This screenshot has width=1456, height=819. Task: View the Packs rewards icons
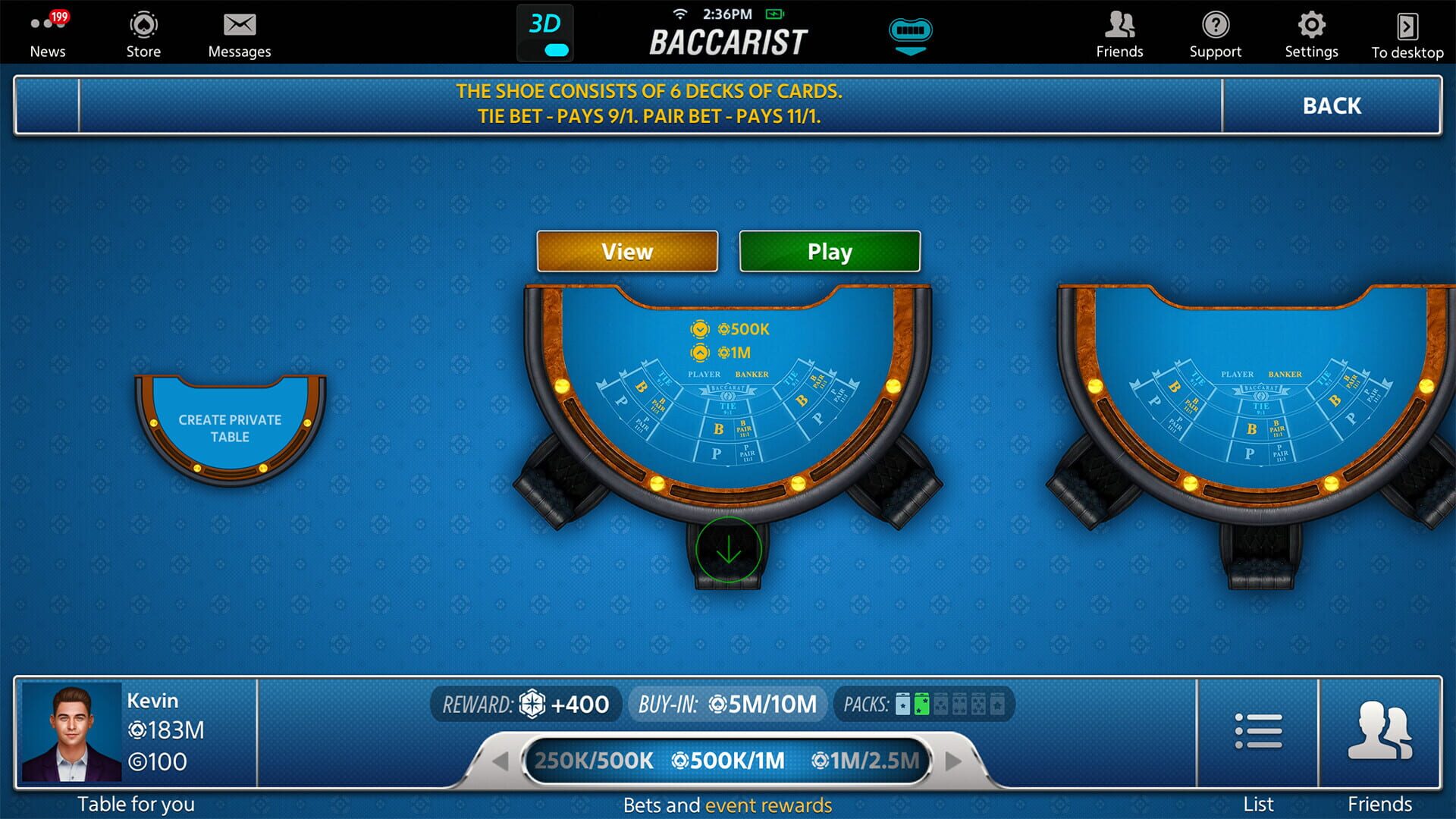click(x=948, y=704)
